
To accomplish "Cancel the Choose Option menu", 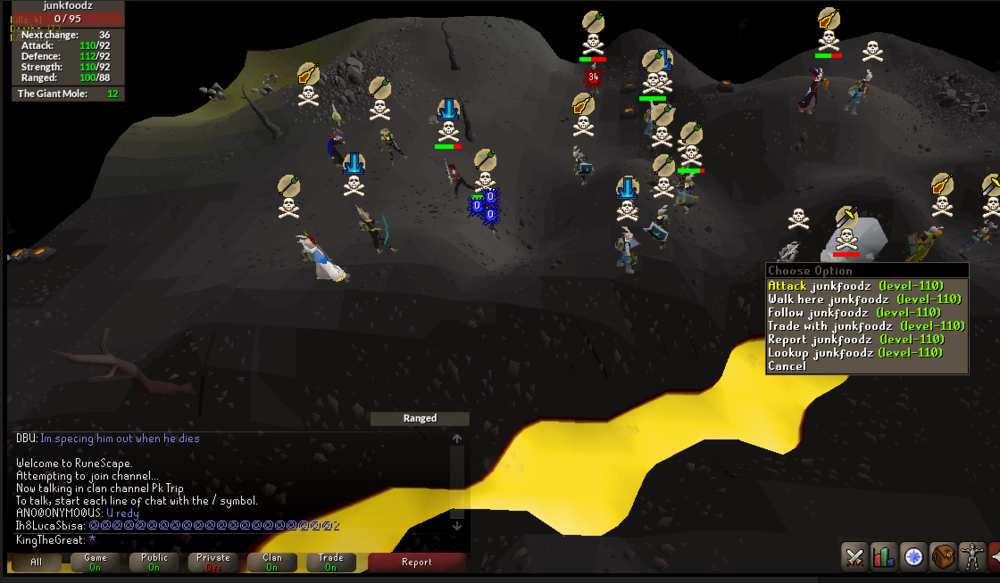I will tap(787, 366).
